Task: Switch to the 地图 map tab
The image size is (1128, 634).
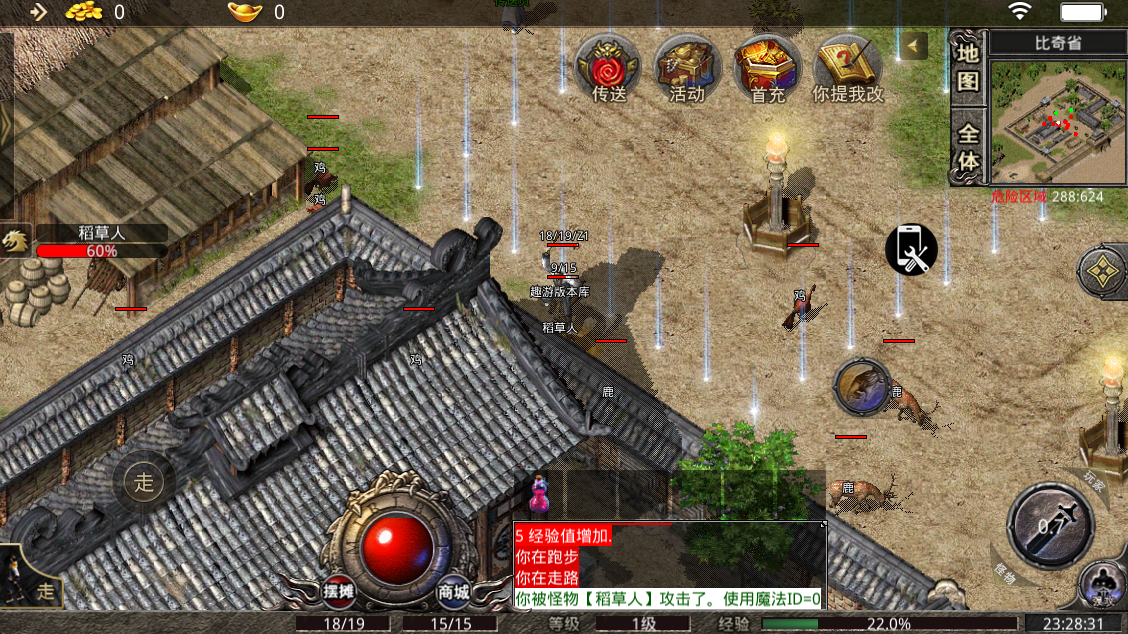Action: 968,66
